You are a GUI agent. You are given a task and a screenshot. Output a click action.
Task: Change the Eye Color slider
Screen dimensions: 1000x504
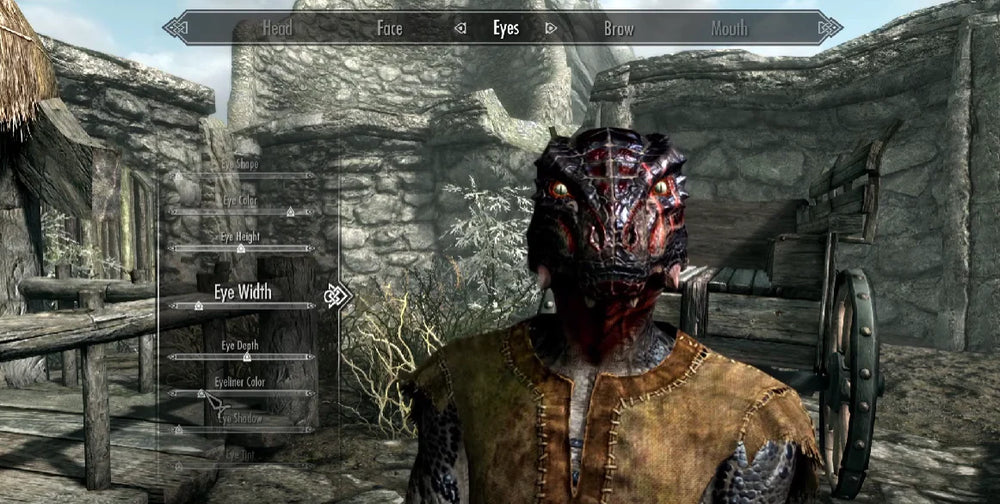click(241, 211)
